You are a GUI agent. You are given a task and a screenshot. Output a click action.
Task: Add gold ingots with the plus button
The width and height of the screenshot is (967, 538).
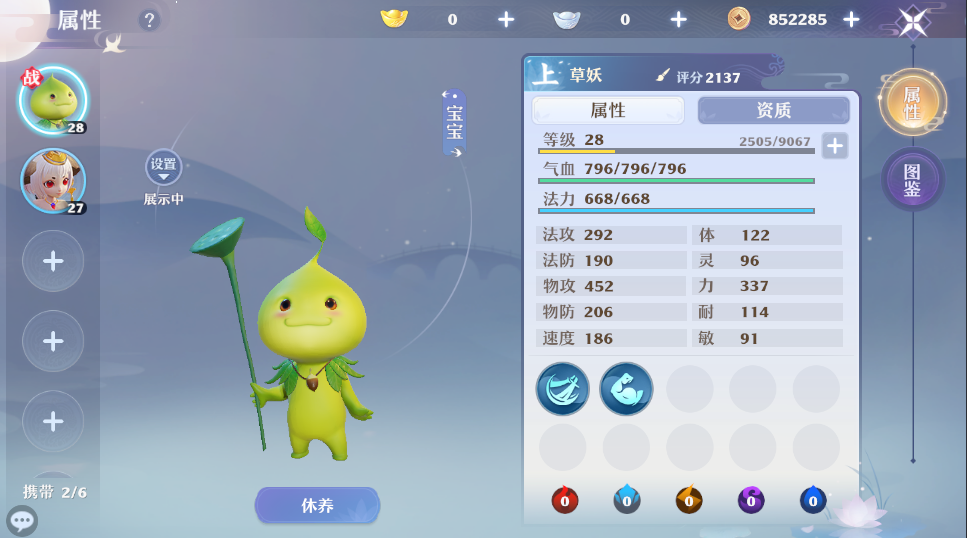[506, 19]
